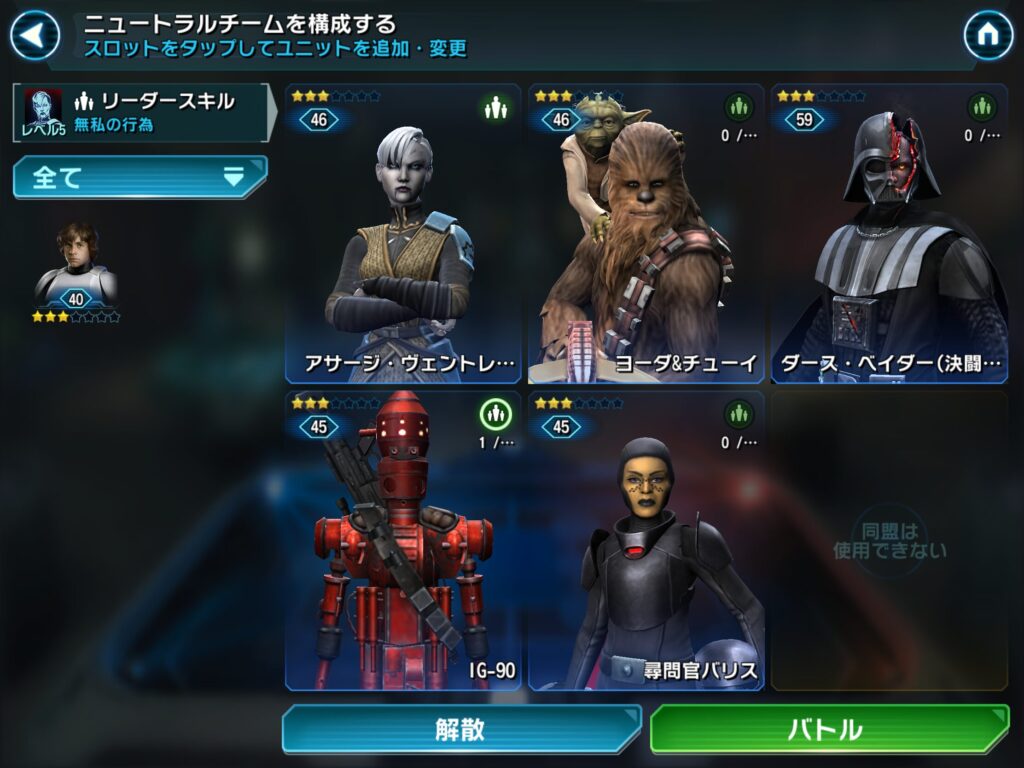Start the fight with バトル button
Screen dimensions: 1024x768
829,729
